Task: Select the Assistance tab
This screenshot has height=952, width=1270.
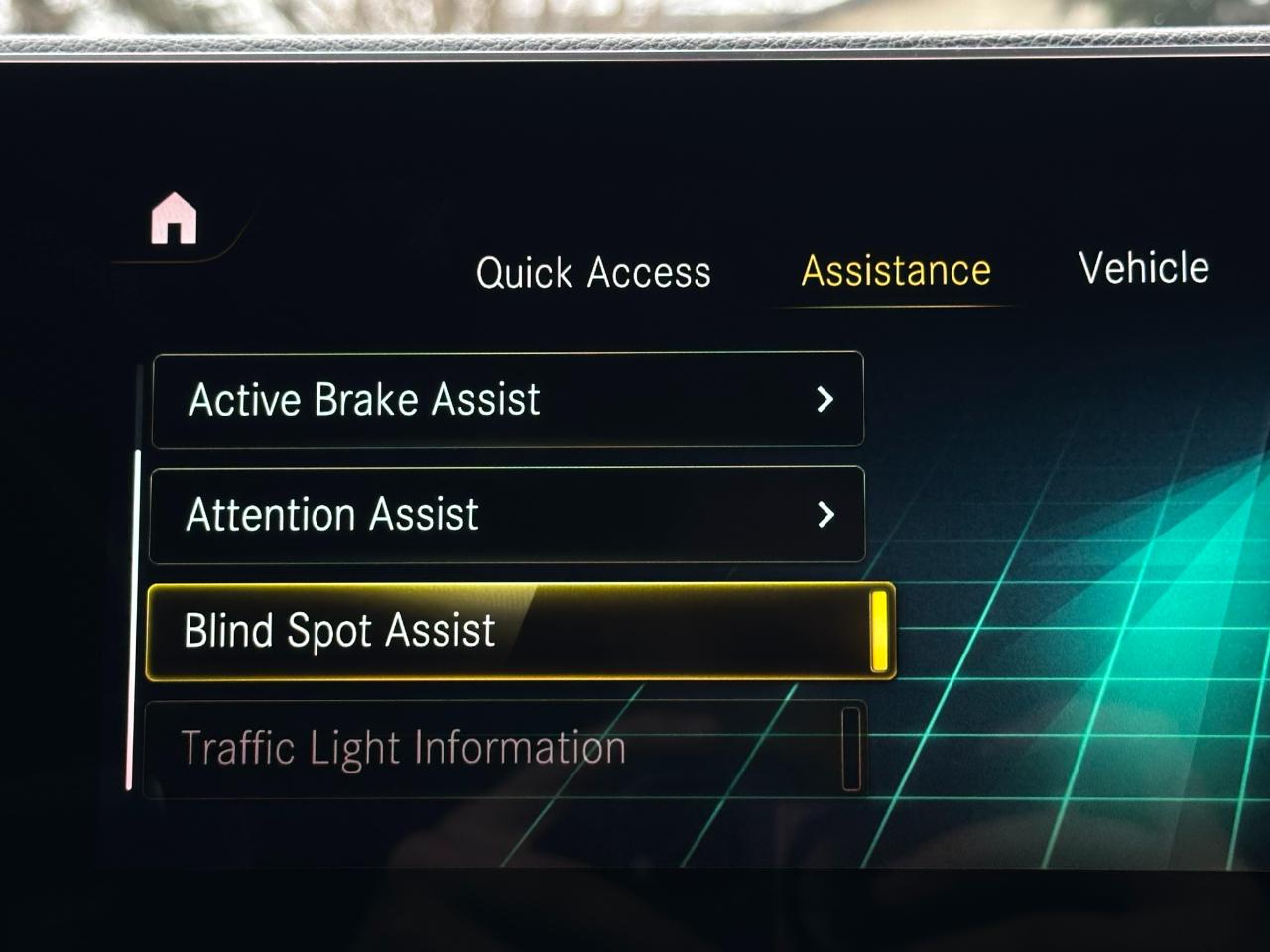Action: click(895, 270)
